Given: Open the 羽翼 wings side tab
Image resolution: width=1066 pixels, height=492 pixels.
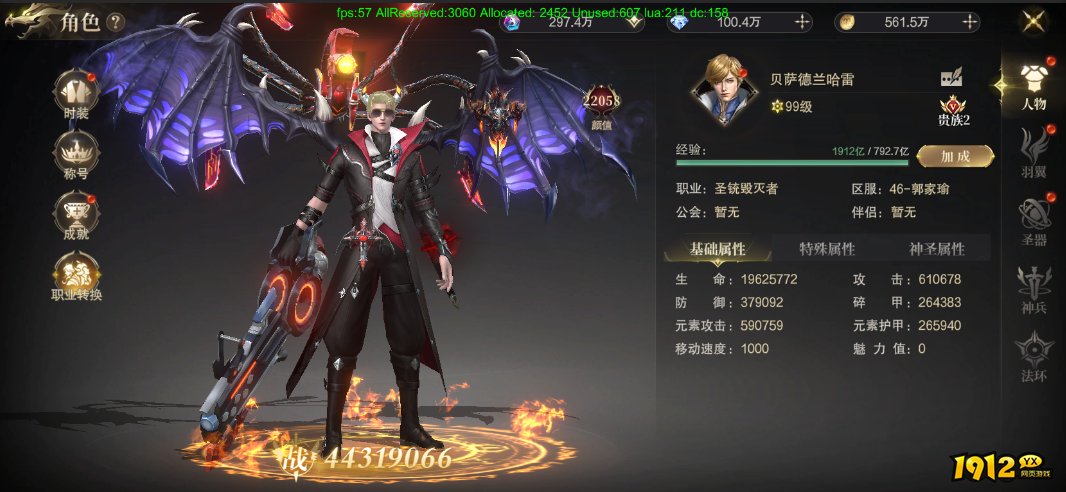Looking at the screenshot, I should click(1034, 155).
